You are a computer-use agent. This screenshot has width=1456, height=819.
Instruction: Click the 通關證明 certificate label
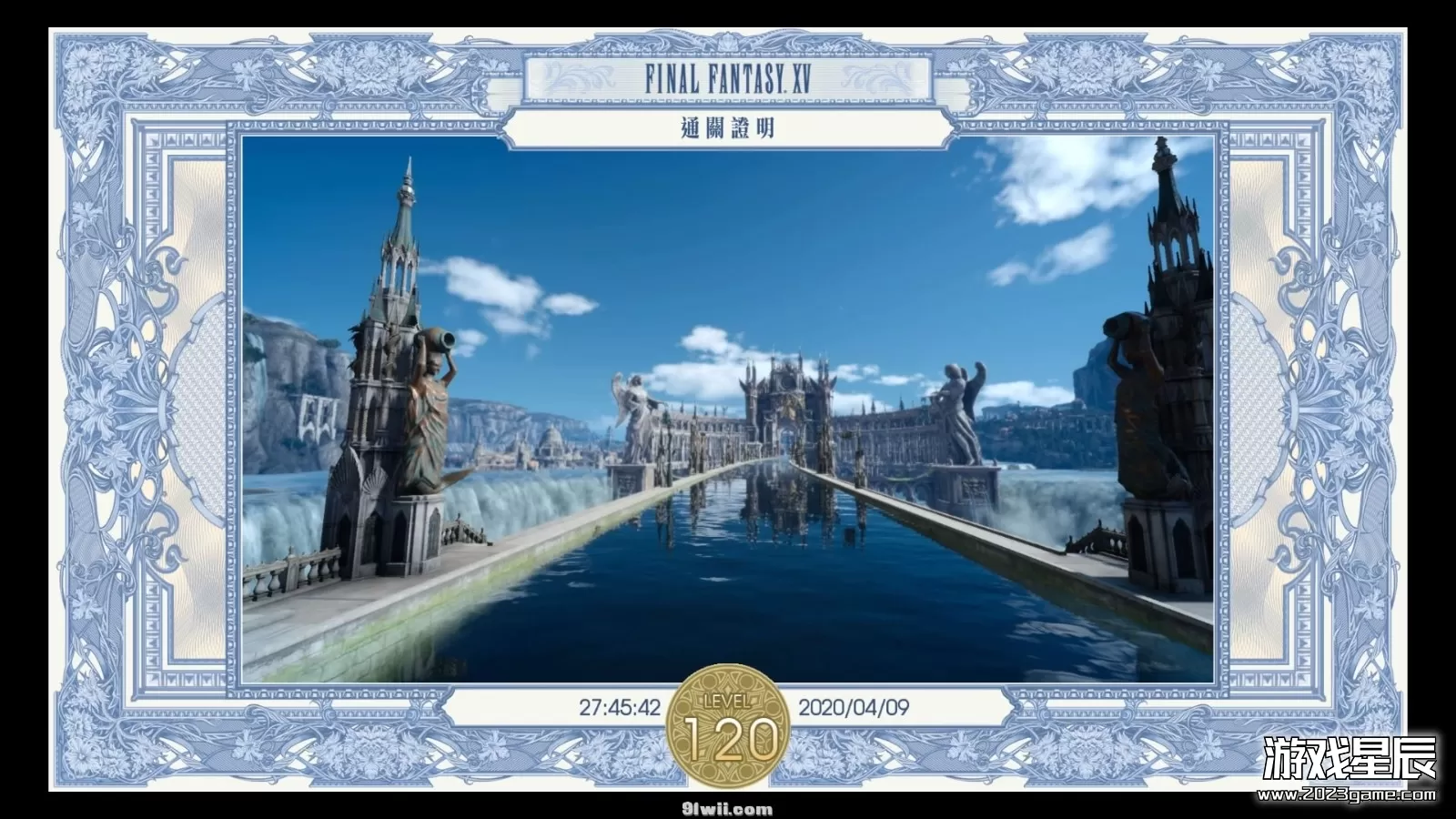click(728, 127)
